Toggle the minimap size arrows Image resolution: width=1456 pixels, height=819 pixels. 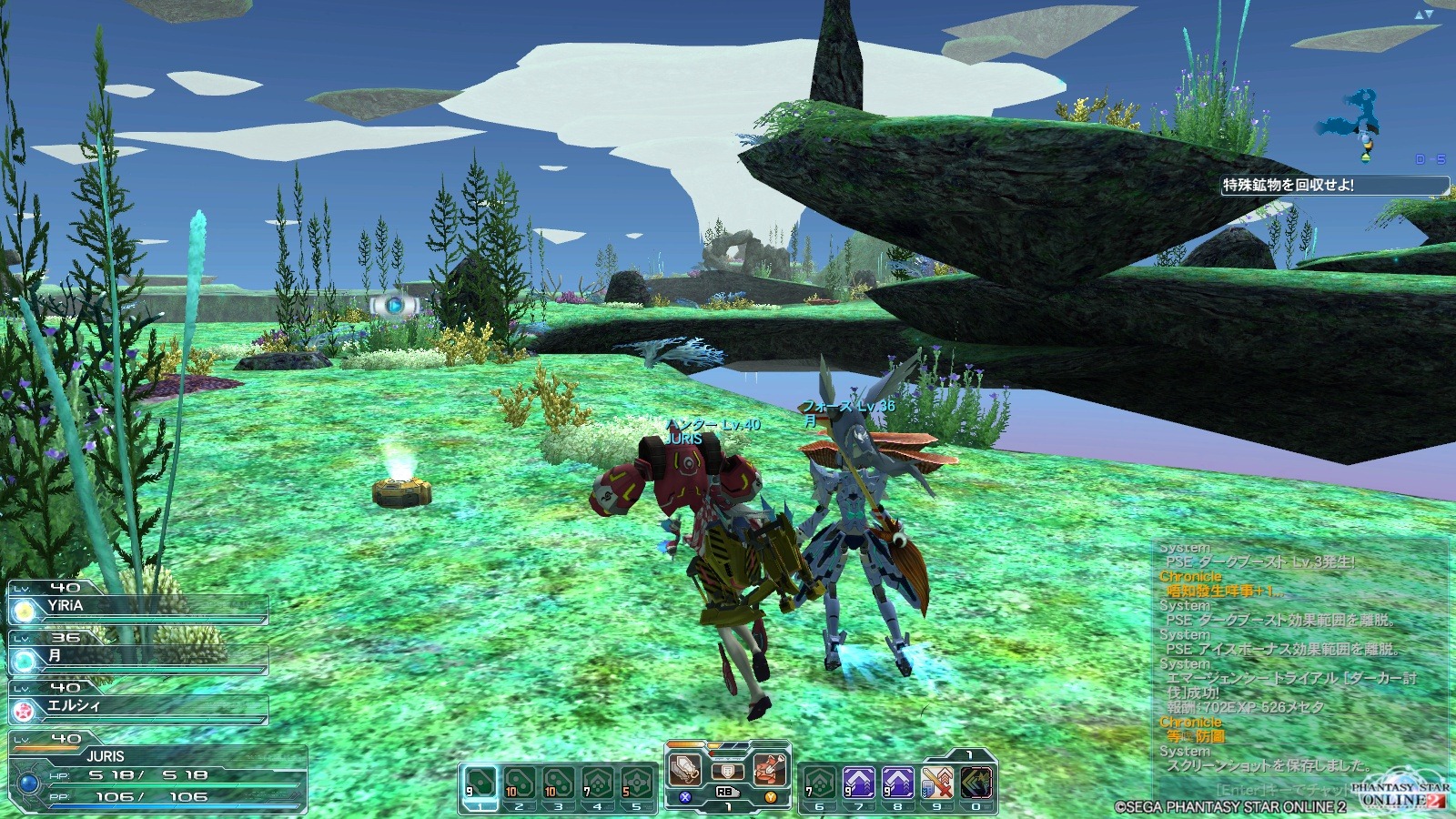tap(1424, 14)
